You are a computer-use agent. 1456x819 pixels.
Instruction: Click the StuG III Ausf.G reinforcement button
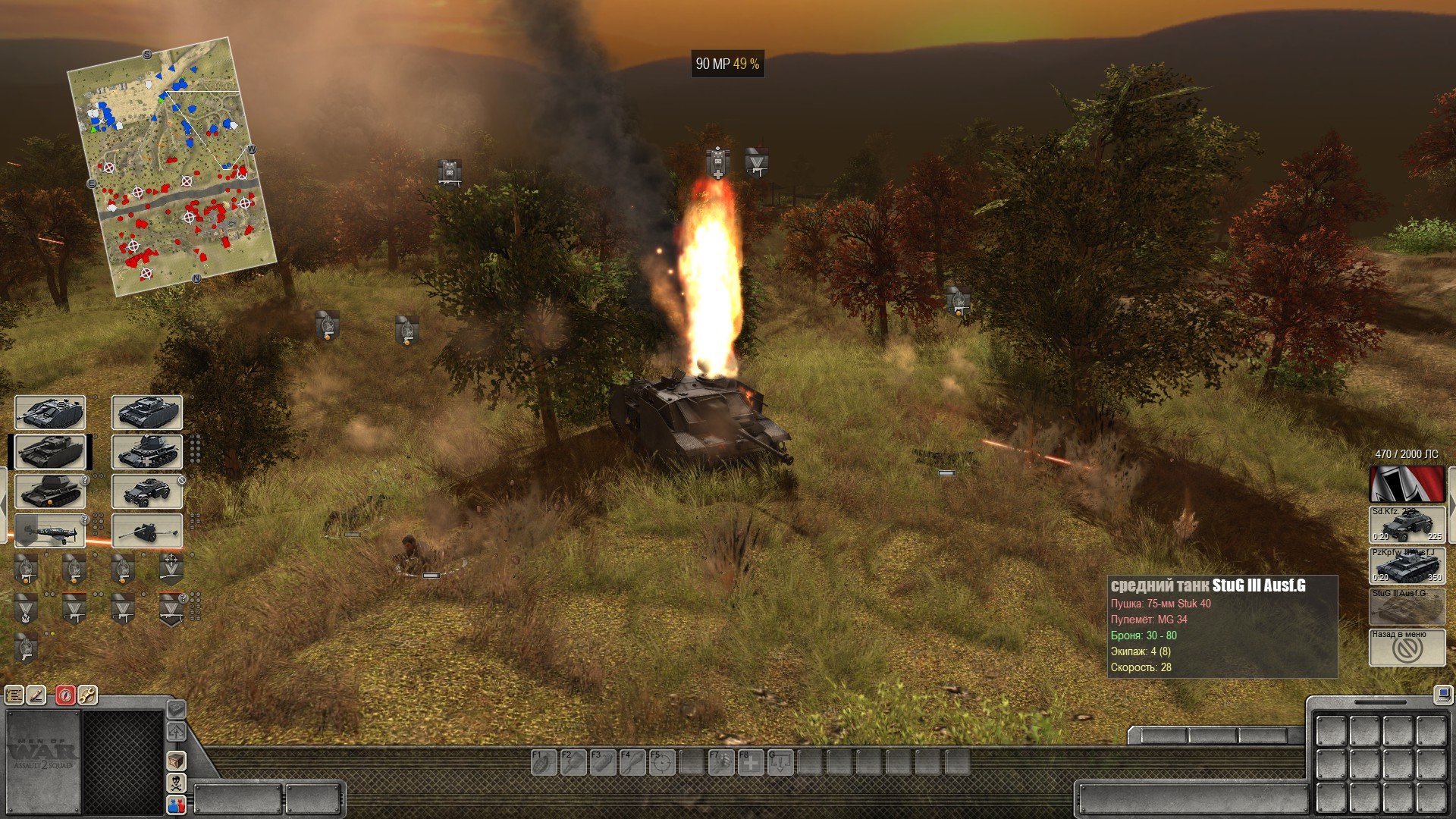1407,607
